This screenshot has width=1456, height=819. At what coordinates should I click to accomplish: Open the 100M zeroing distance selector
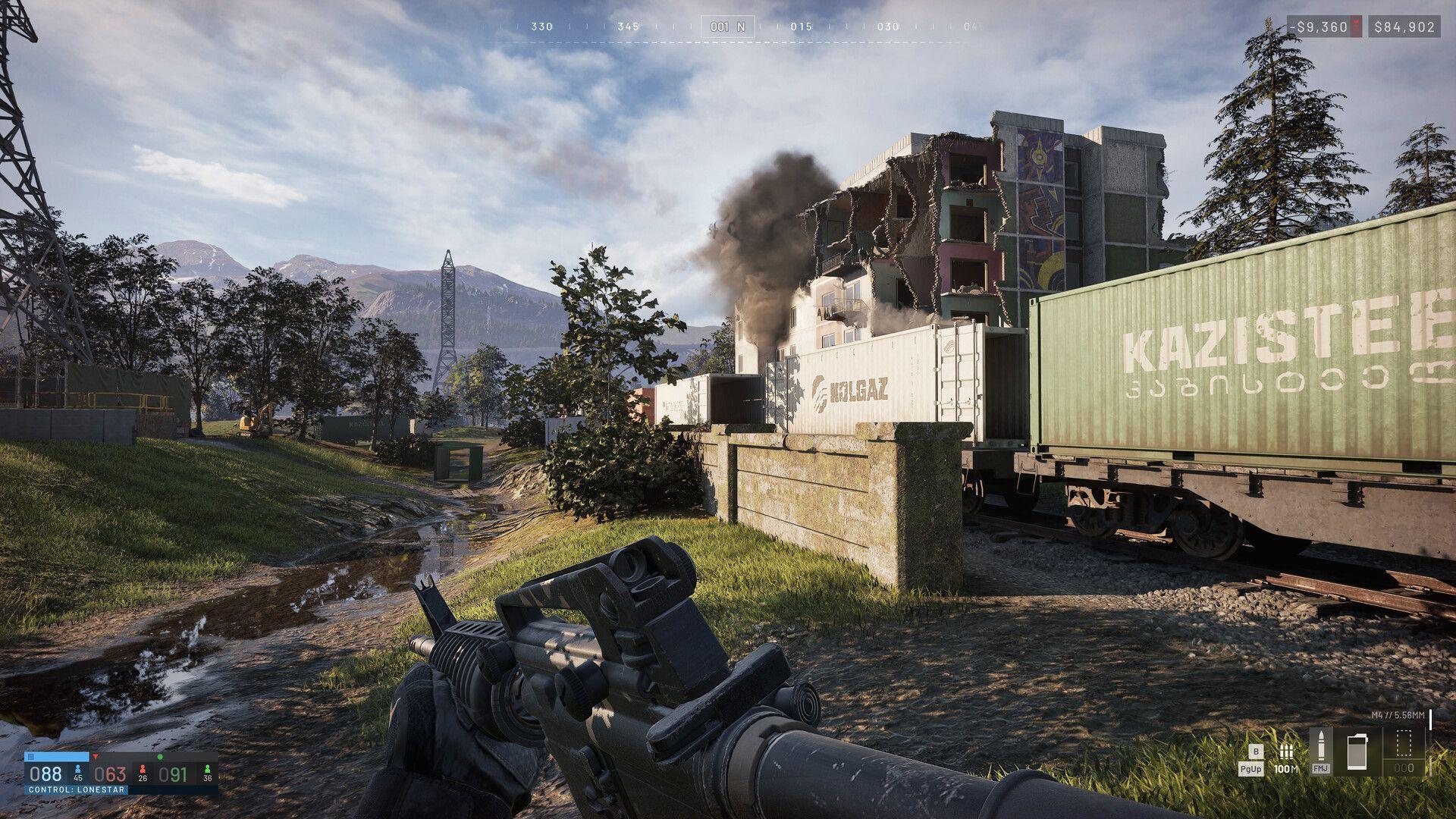pos(1286,769)
